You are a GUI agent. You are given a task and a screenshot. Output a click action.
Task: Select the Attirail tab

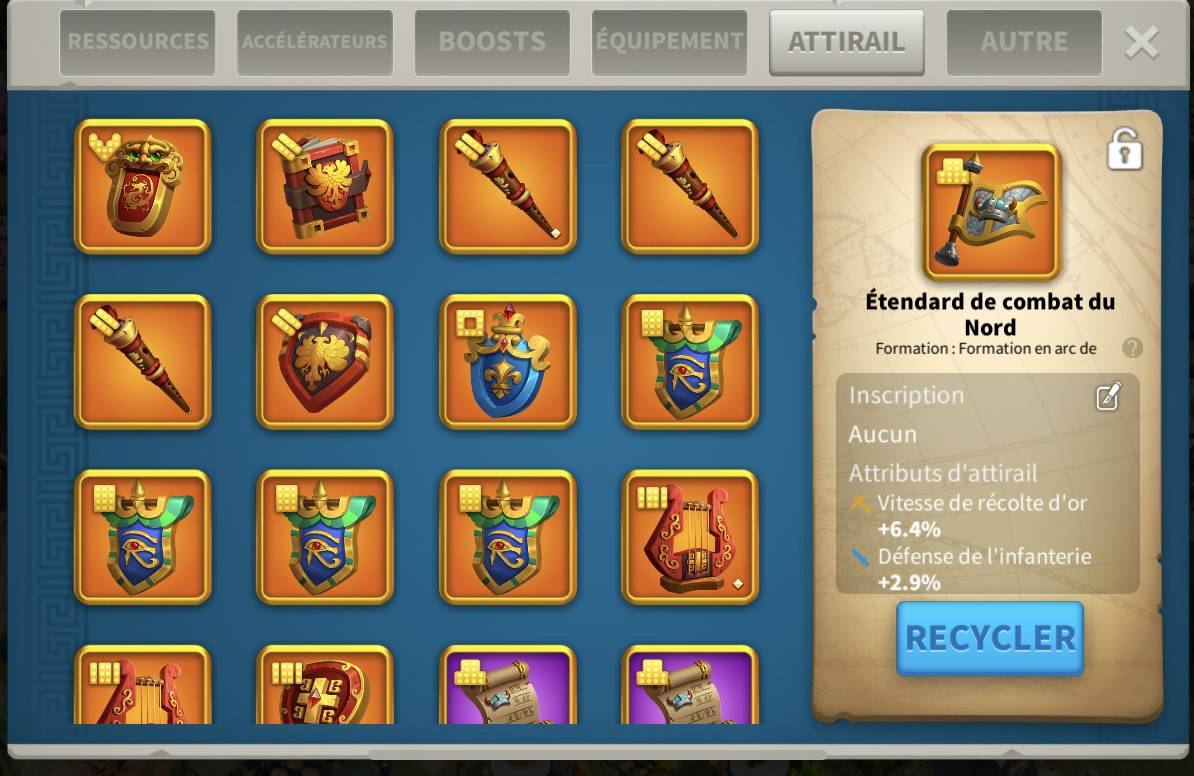click(x=846, y=42)
